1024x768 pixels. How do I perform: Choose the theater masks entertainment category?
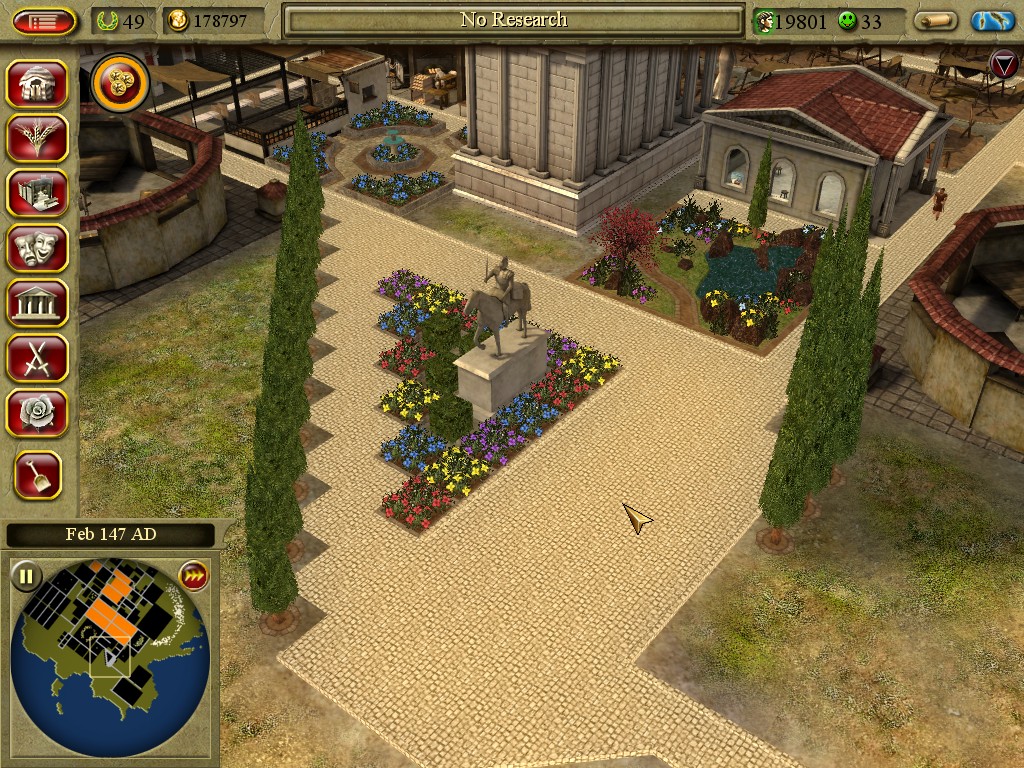[x=37, y=248]
